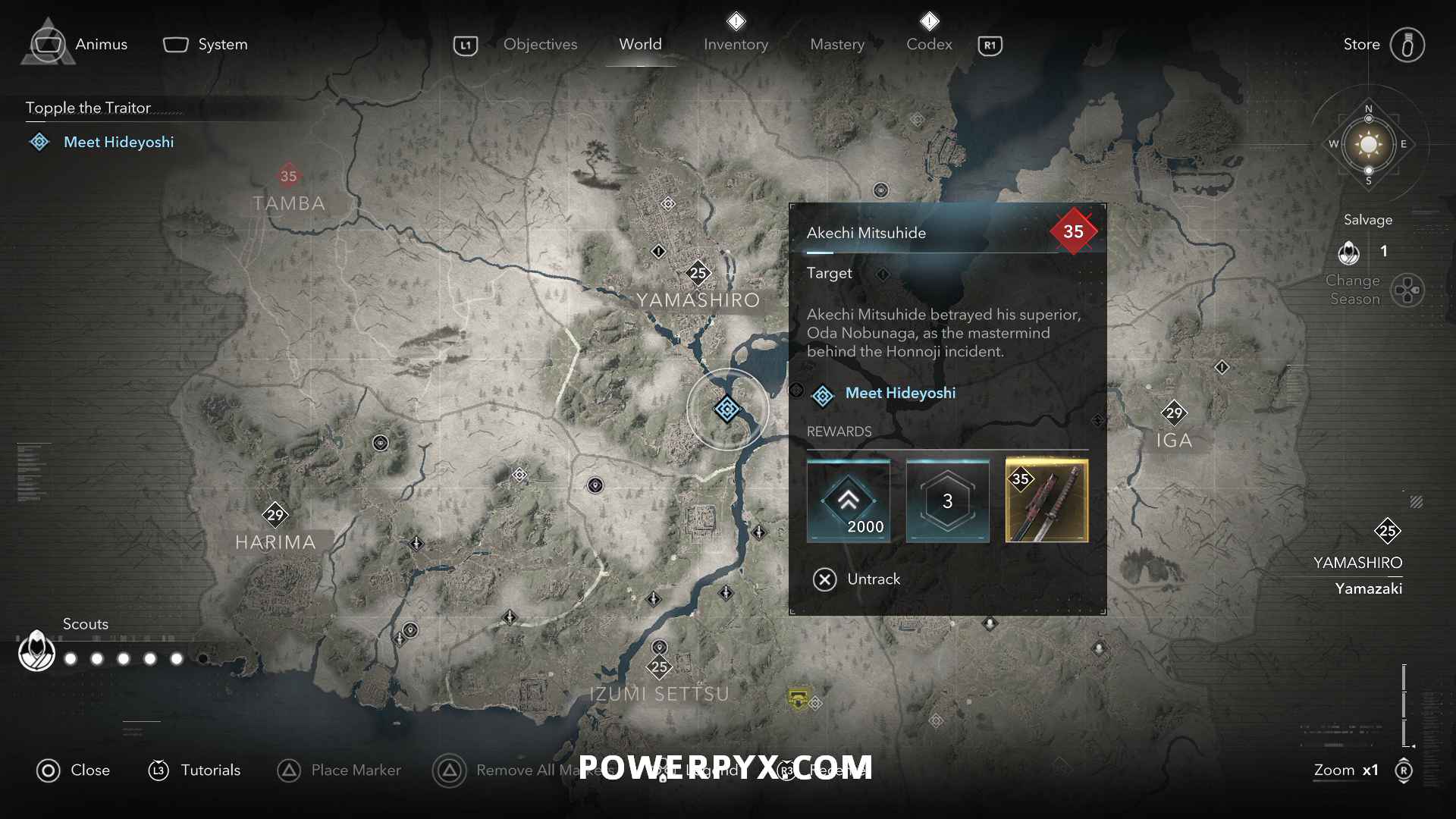Click the 2000 XP reward icon
Image resolution: width=1456 pixels, height=819 pixels.
click(x=848, y=500)
